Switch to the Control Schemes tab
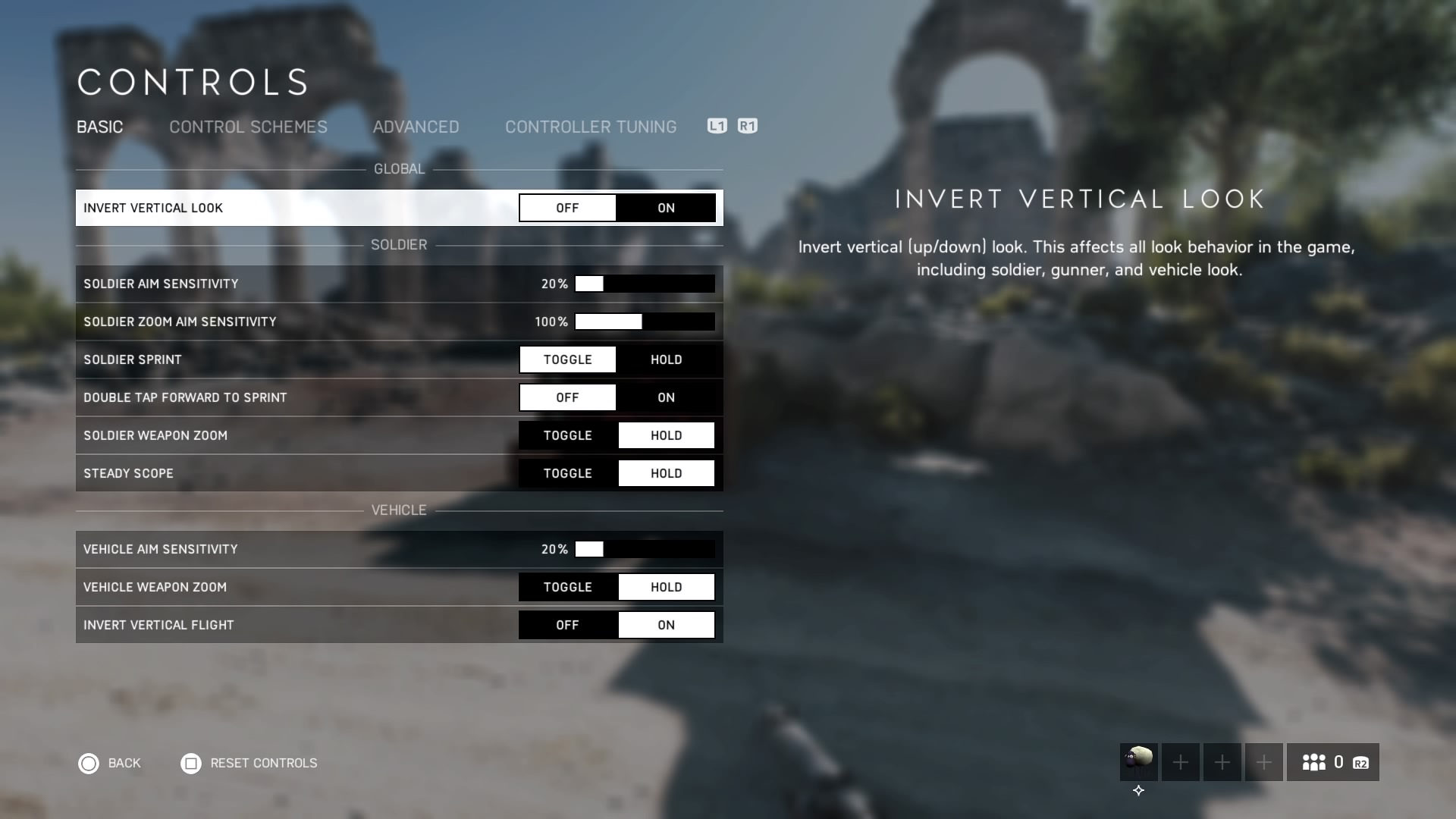1456x819 pixels. pyautogui.click(x=248, y=127)
